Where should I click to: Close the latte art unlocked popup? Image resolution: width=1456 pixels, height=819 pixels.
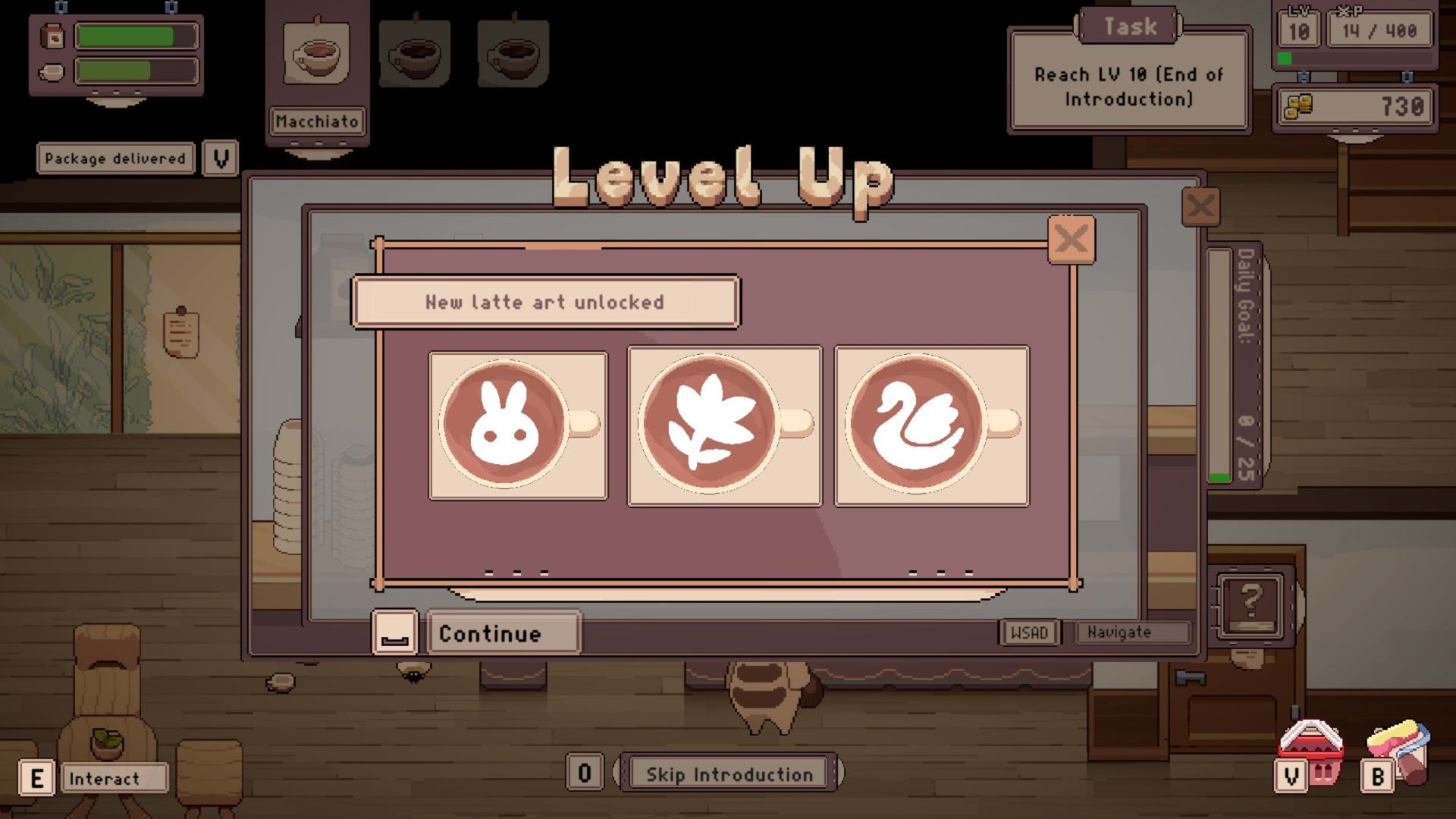point(1071,240)
